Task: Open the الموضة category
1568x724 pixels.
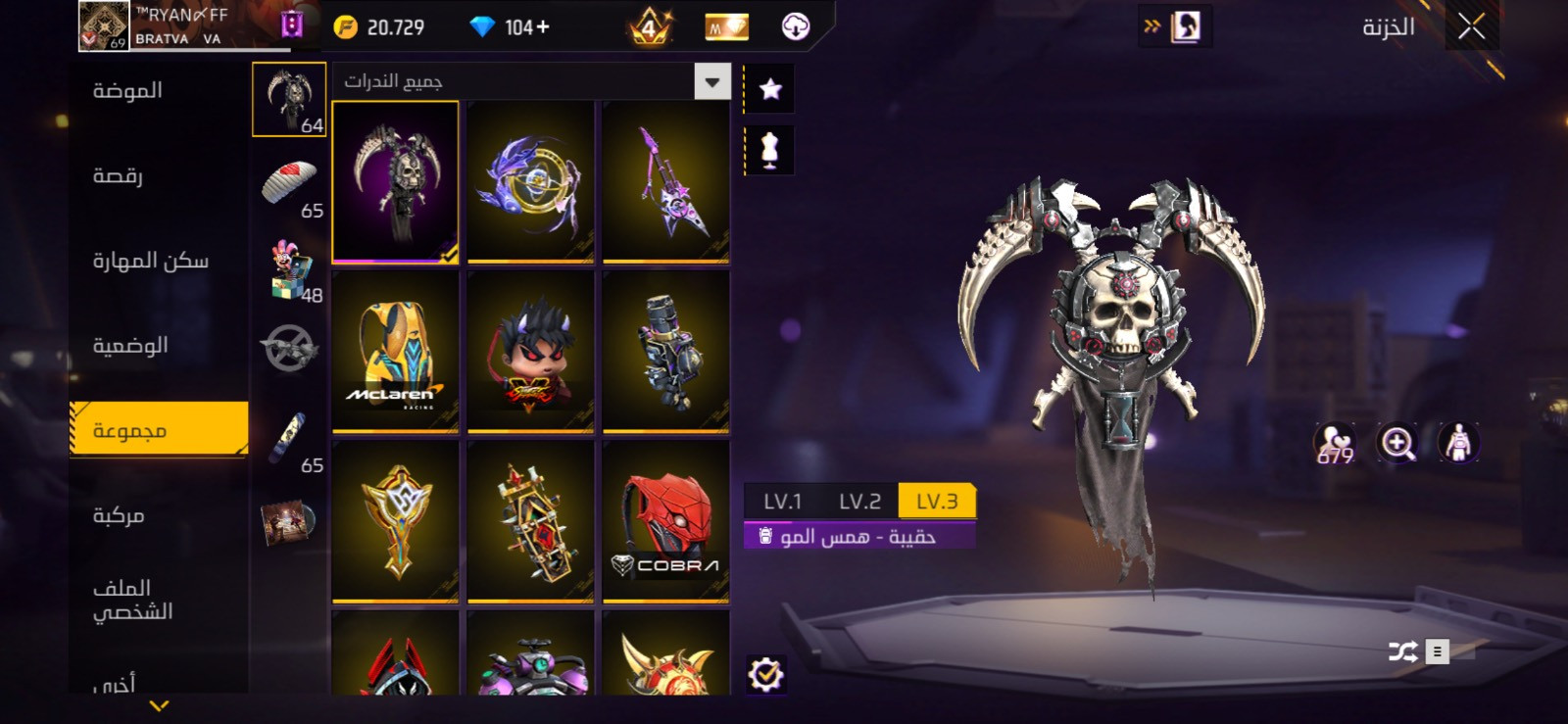Action: [x=127, y=91]
